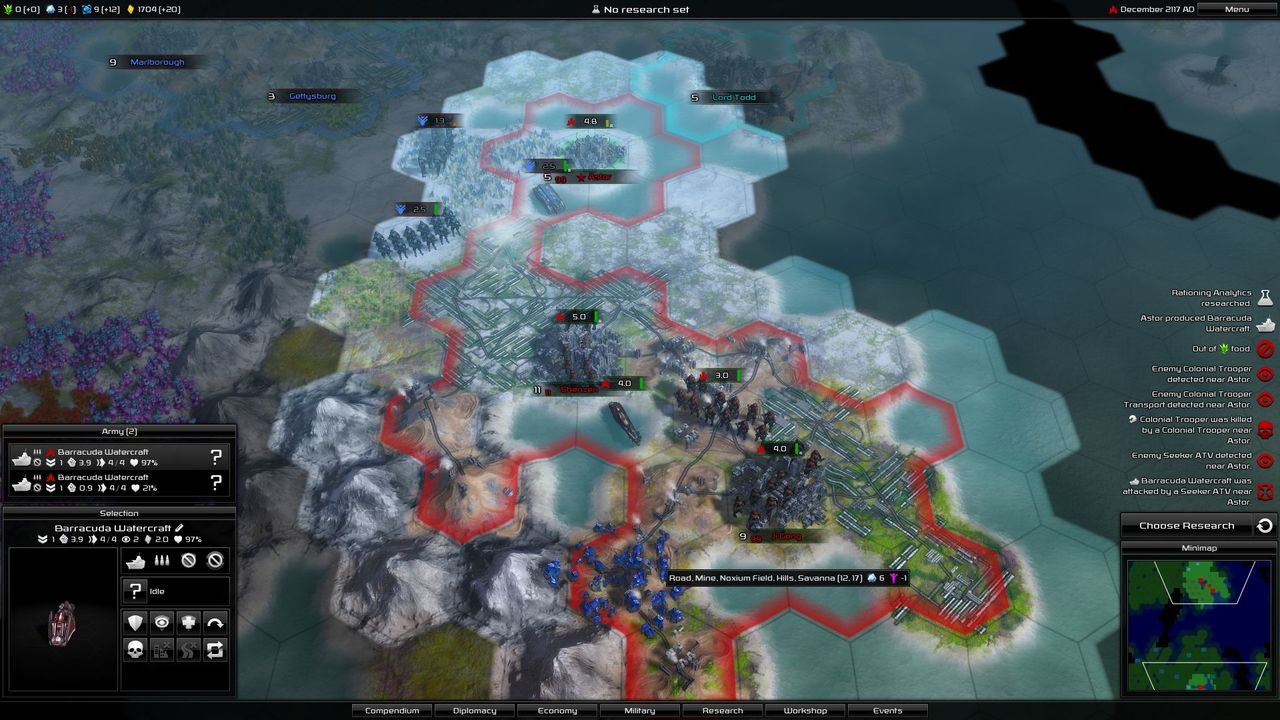Switch to the Diplomacy screen

coord(474,710)
